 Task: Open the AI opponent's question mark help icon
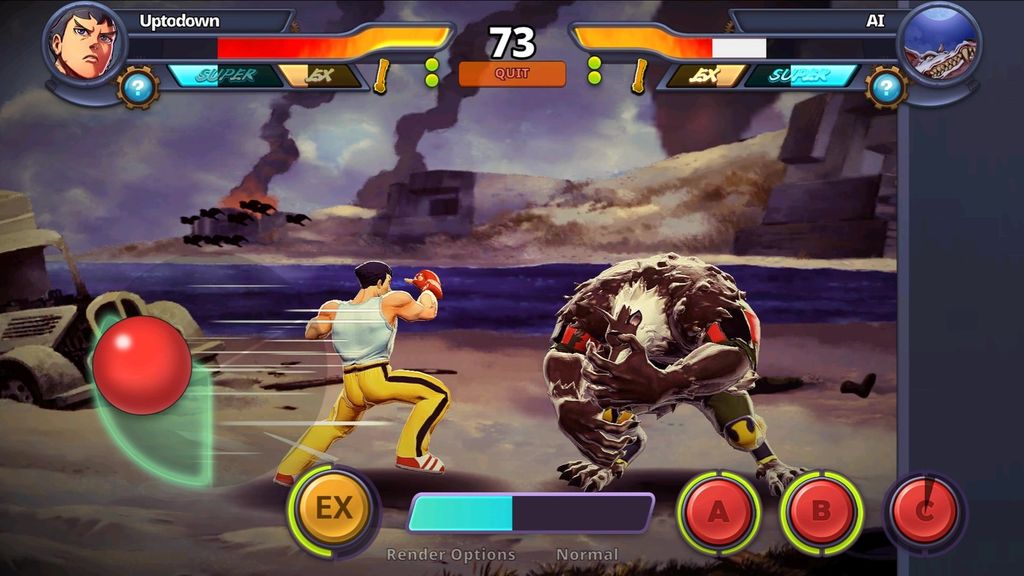(x=885, y=87)
